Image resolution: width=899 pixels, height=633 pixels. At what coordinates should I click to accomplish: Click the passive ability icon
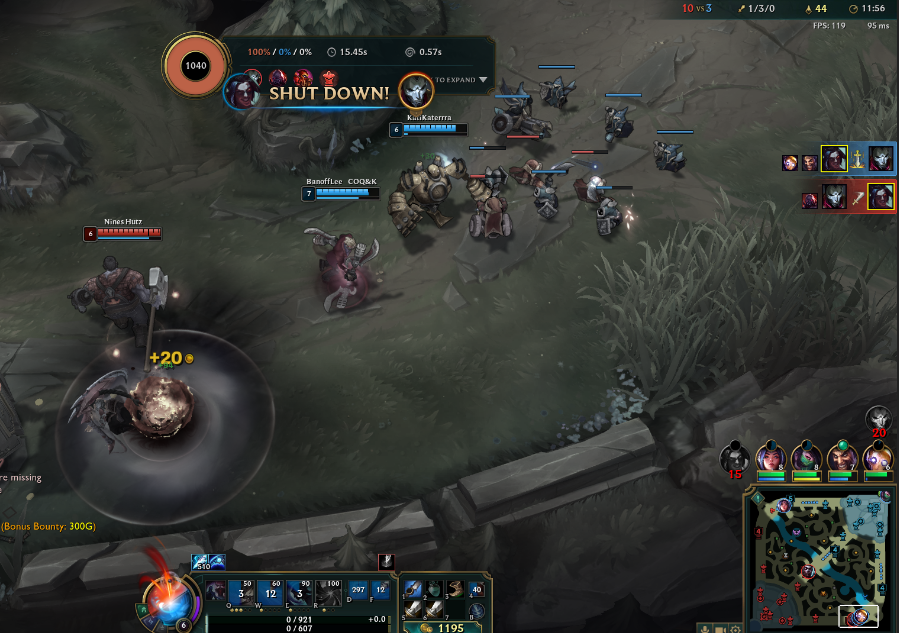coord(217,590)
